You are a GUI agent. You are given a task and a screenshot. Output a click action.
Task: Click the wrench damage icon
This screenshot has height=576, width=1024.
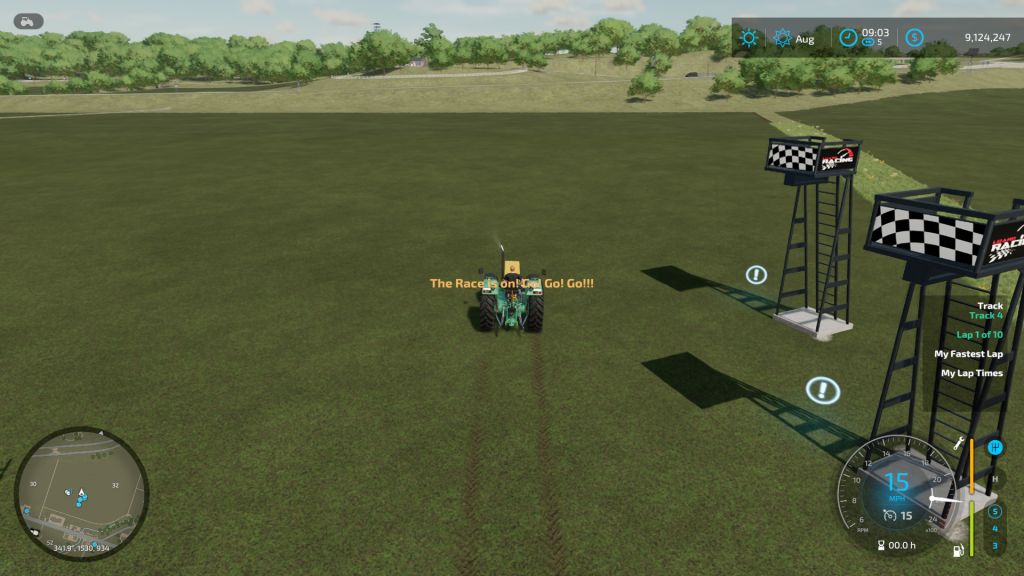click(959, 443)
